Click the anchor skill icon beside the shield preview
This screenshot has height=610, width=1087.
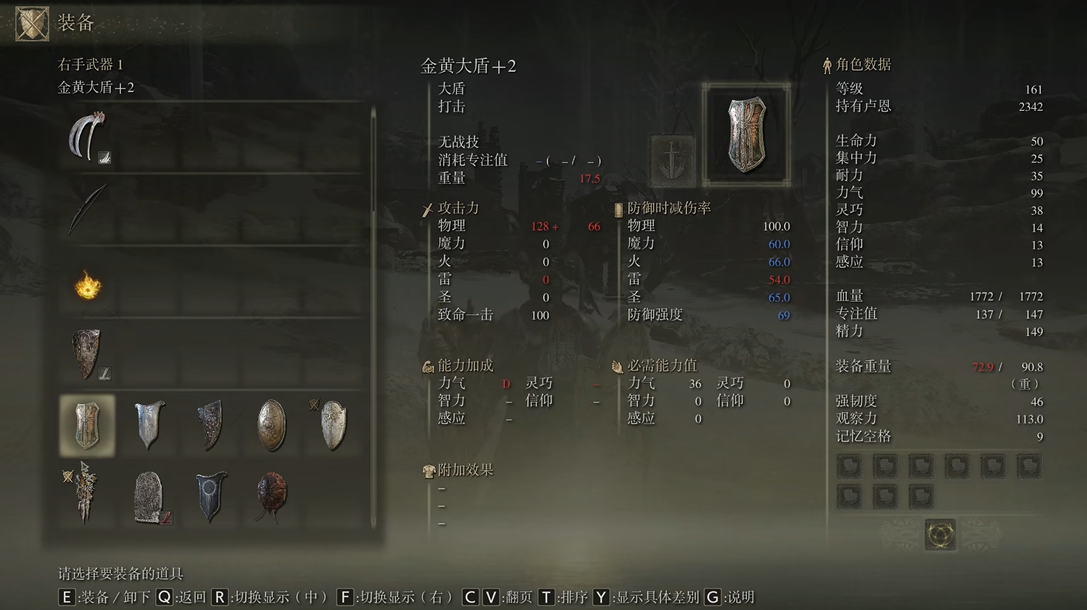(x=672, y=160)
